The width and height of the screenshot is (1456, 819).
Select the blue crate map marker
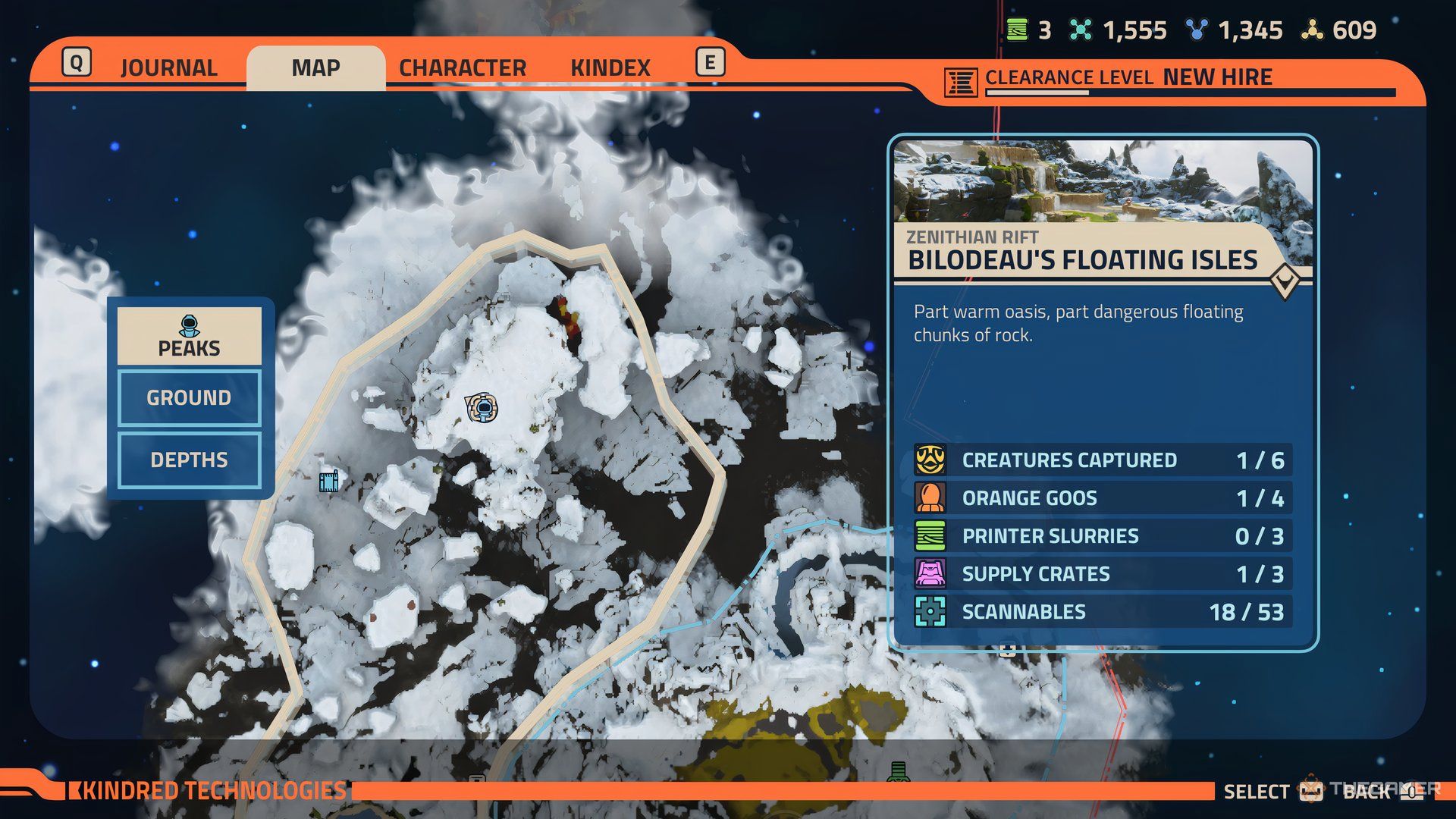[328, 481]
